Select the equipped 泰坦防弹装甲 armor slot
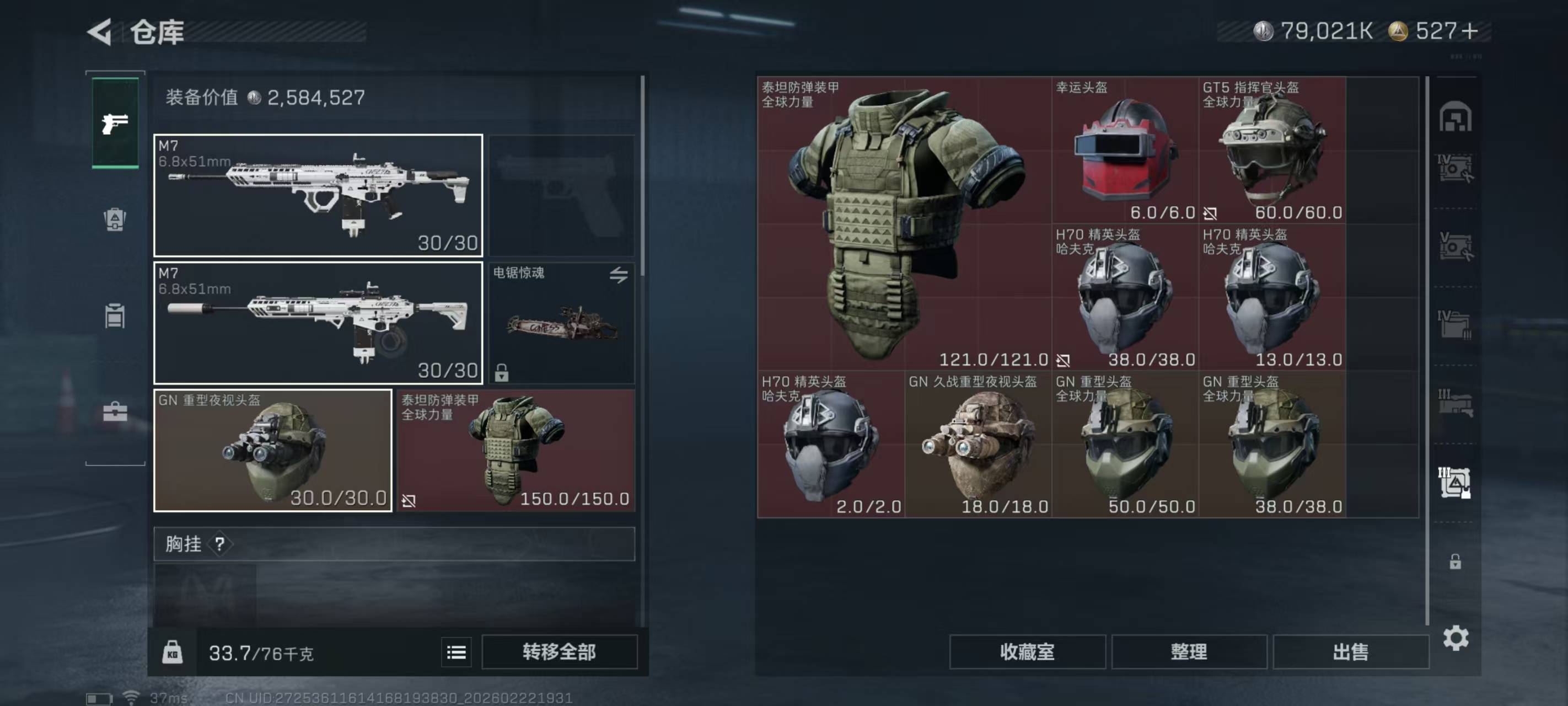 516,450
